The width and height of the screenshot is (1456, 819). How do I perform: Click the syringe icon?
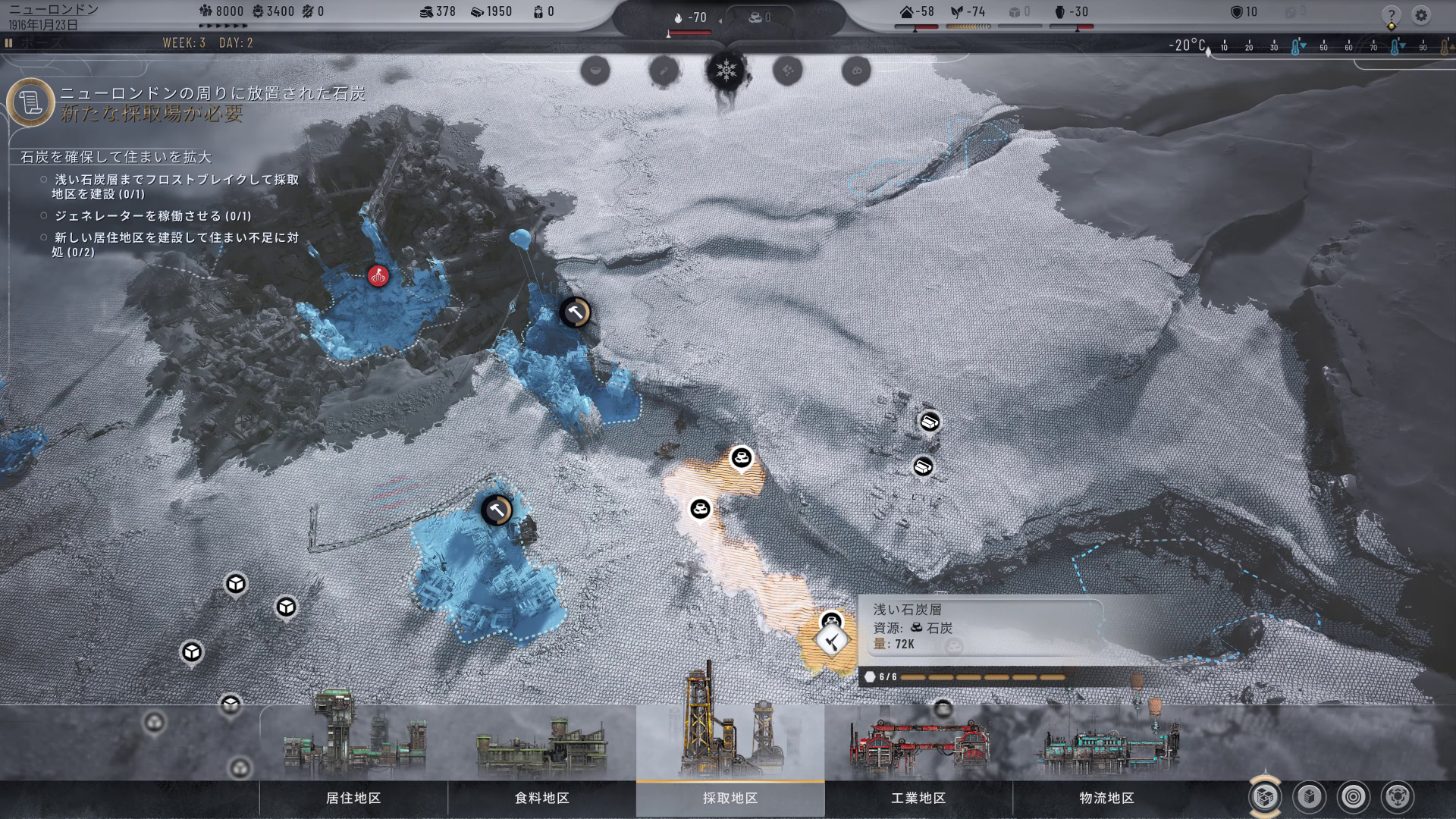[664, 71]
